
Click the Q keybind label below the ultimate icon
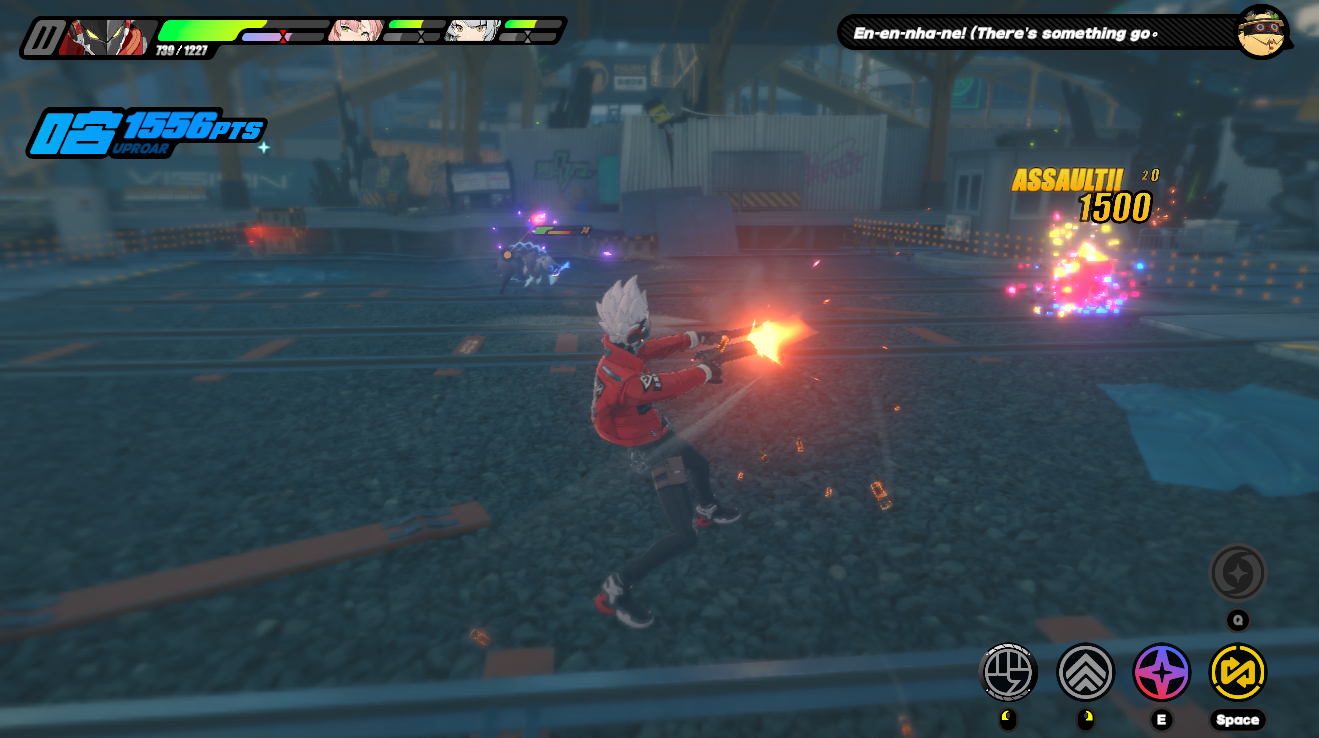1238,620
